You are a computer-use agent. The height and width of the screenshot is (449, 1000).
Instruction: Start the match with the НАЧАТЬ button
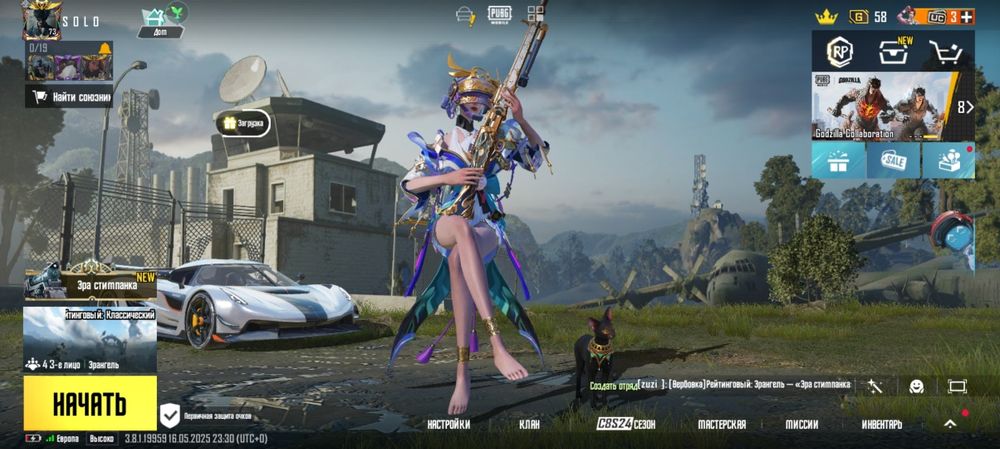90,403
